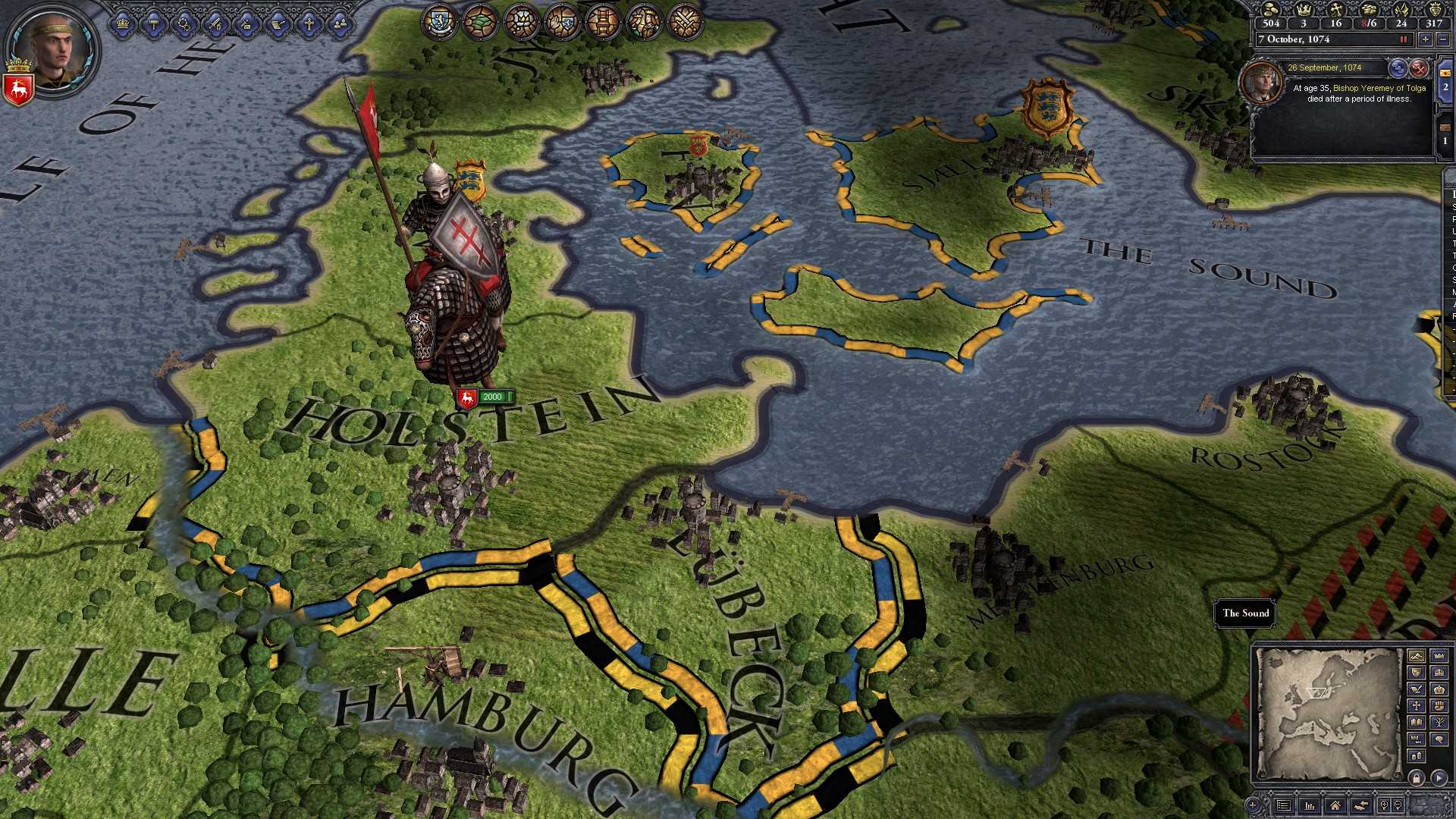The image size is (1456, 819).
Task: Expand extra map modes with the arrow button
Action: click(x=1439, y=777)
